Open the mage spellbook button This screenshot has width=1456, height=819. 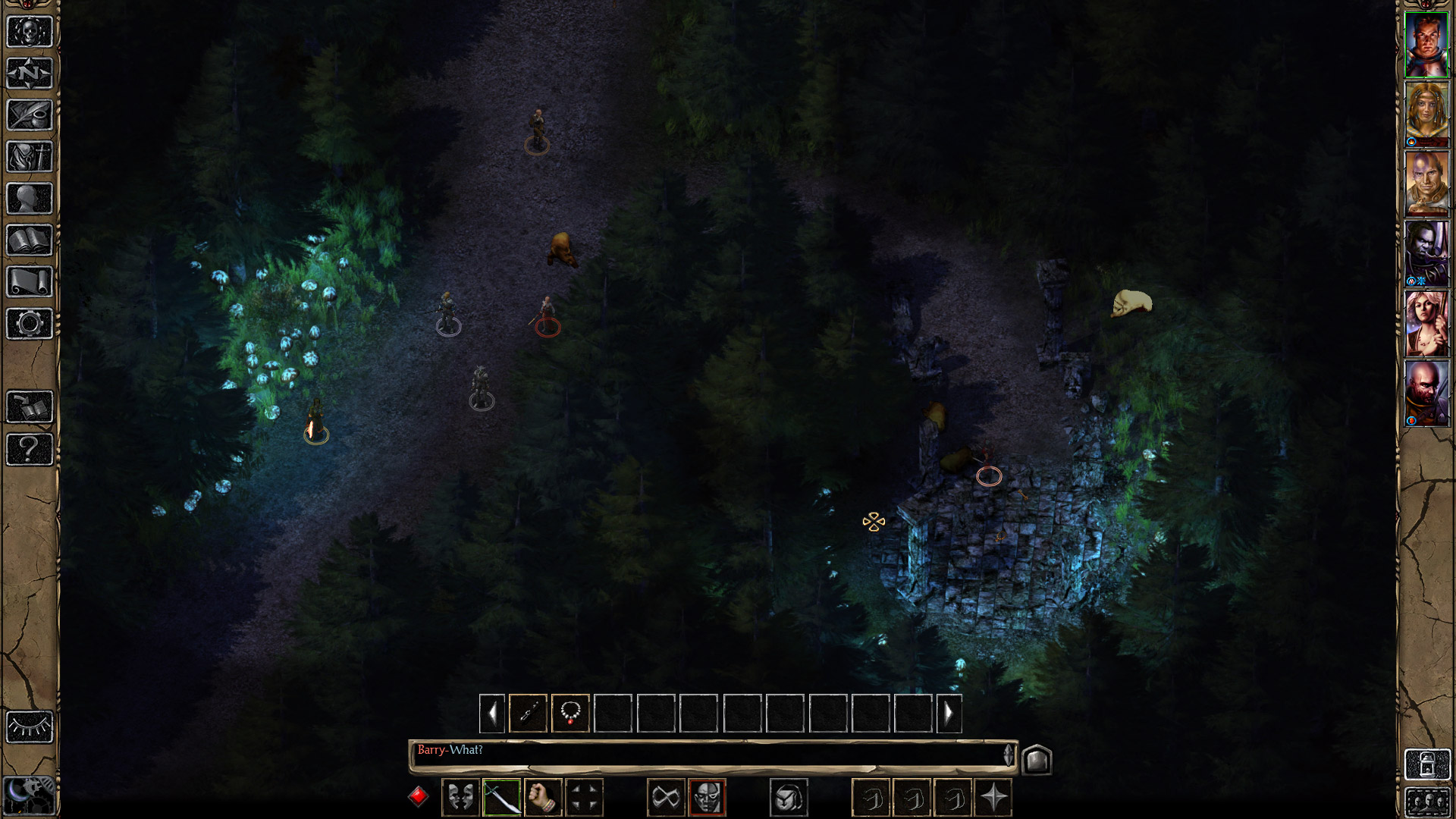[30, 240]
